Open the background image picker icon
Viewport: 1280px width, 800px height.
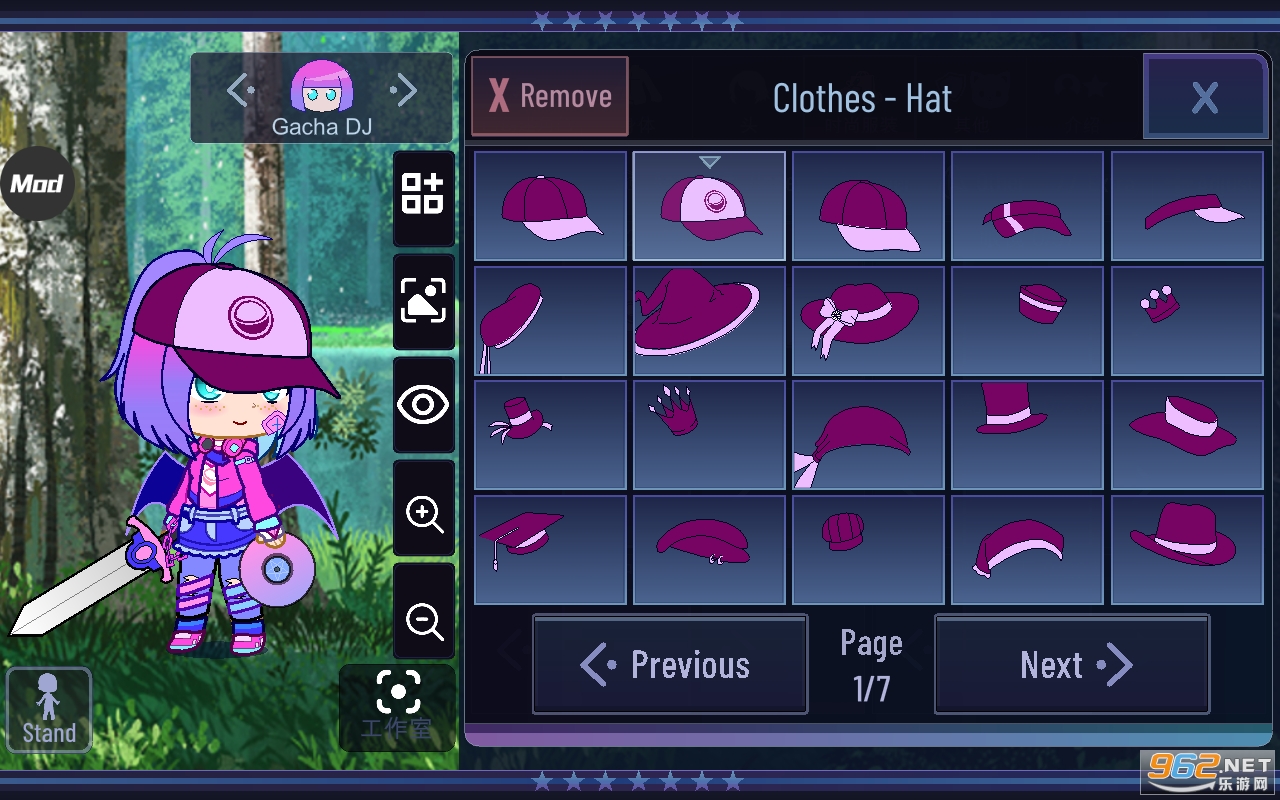pos(424,300)
